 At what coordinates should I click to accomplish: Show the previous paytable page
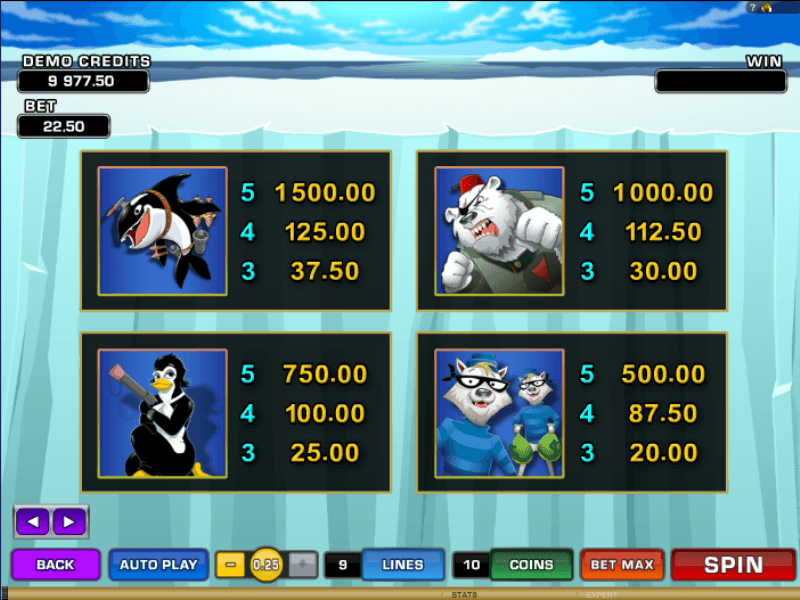pos(33,521)
